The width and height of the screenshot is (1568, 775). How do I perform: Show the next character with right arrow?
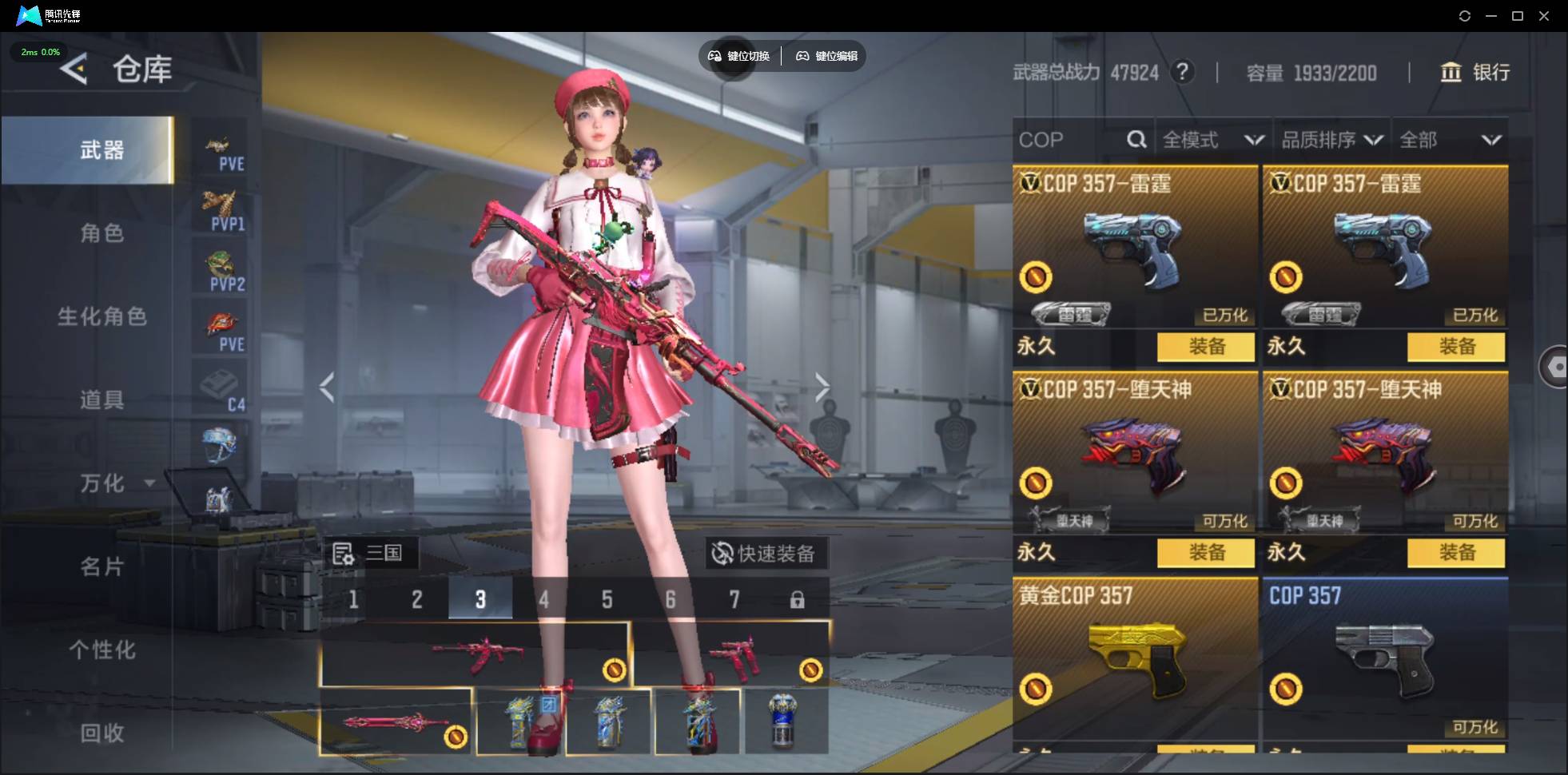pos(822,387)
